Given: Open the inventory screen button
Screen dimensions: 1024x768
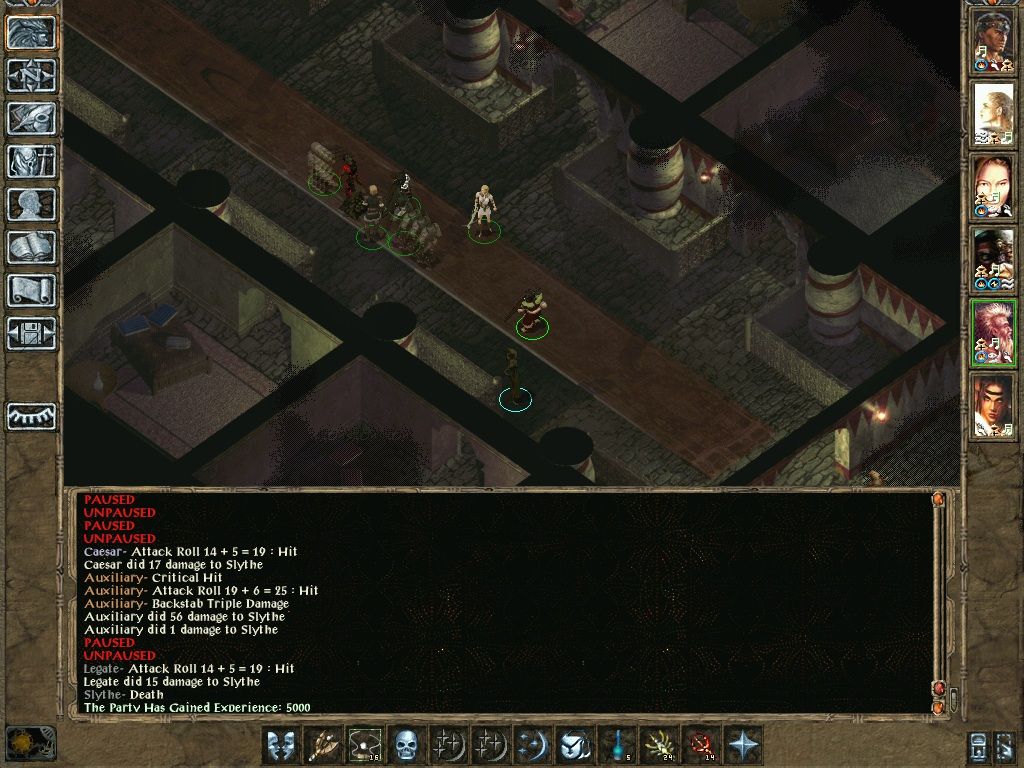Looking at the screenshot, I should pyautogui.click(x=31, y=161).
